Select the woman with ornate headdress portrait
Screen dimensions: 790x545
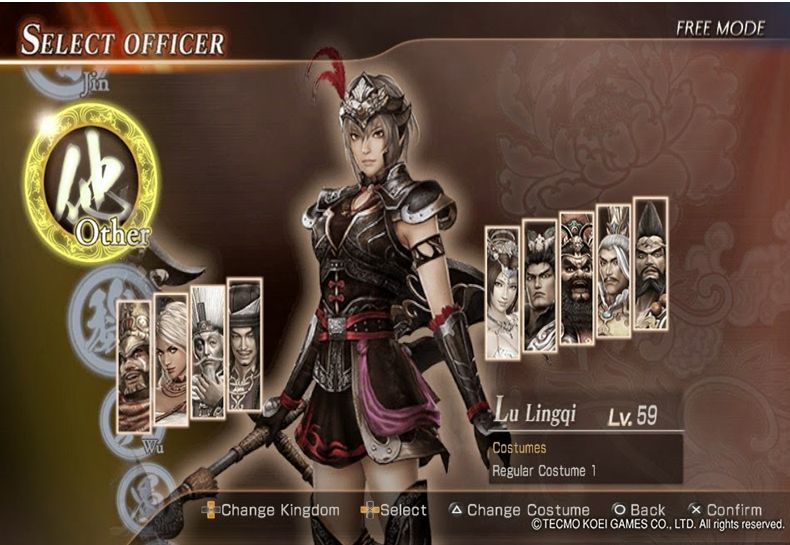502,292
